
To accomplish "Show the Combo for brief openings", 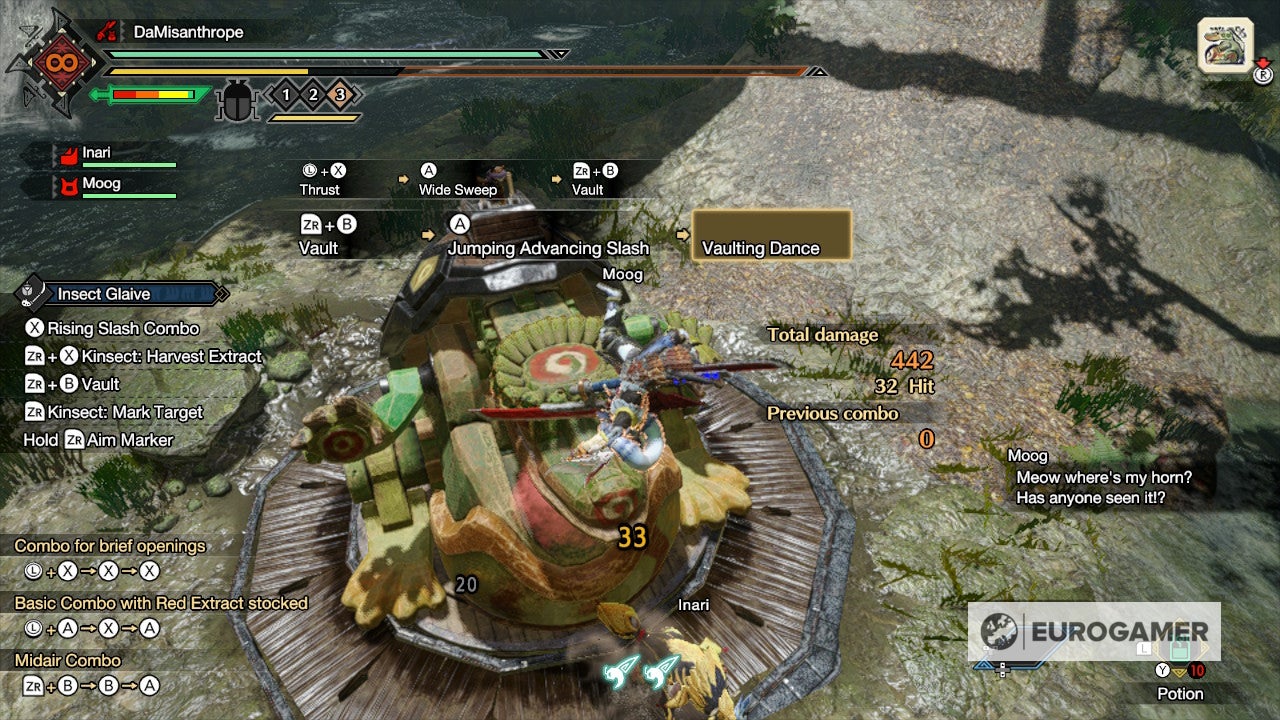I will click(x=110, y=546).
